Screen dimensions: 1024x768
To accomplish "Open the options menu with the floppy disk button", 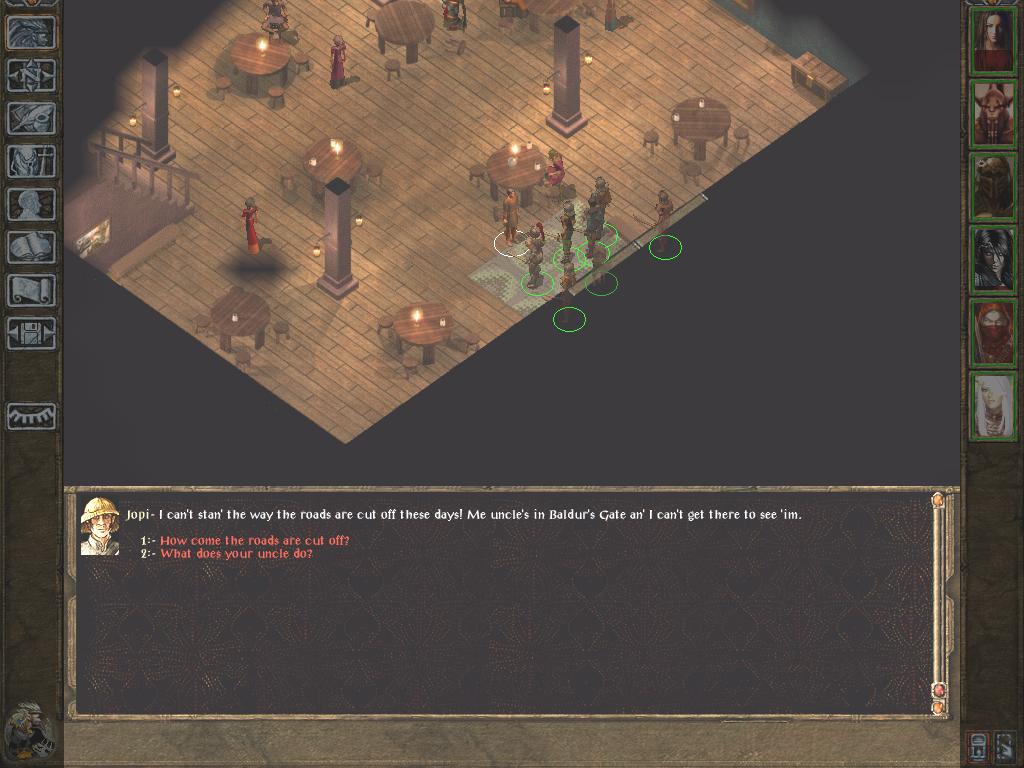I will click(31, 333).
